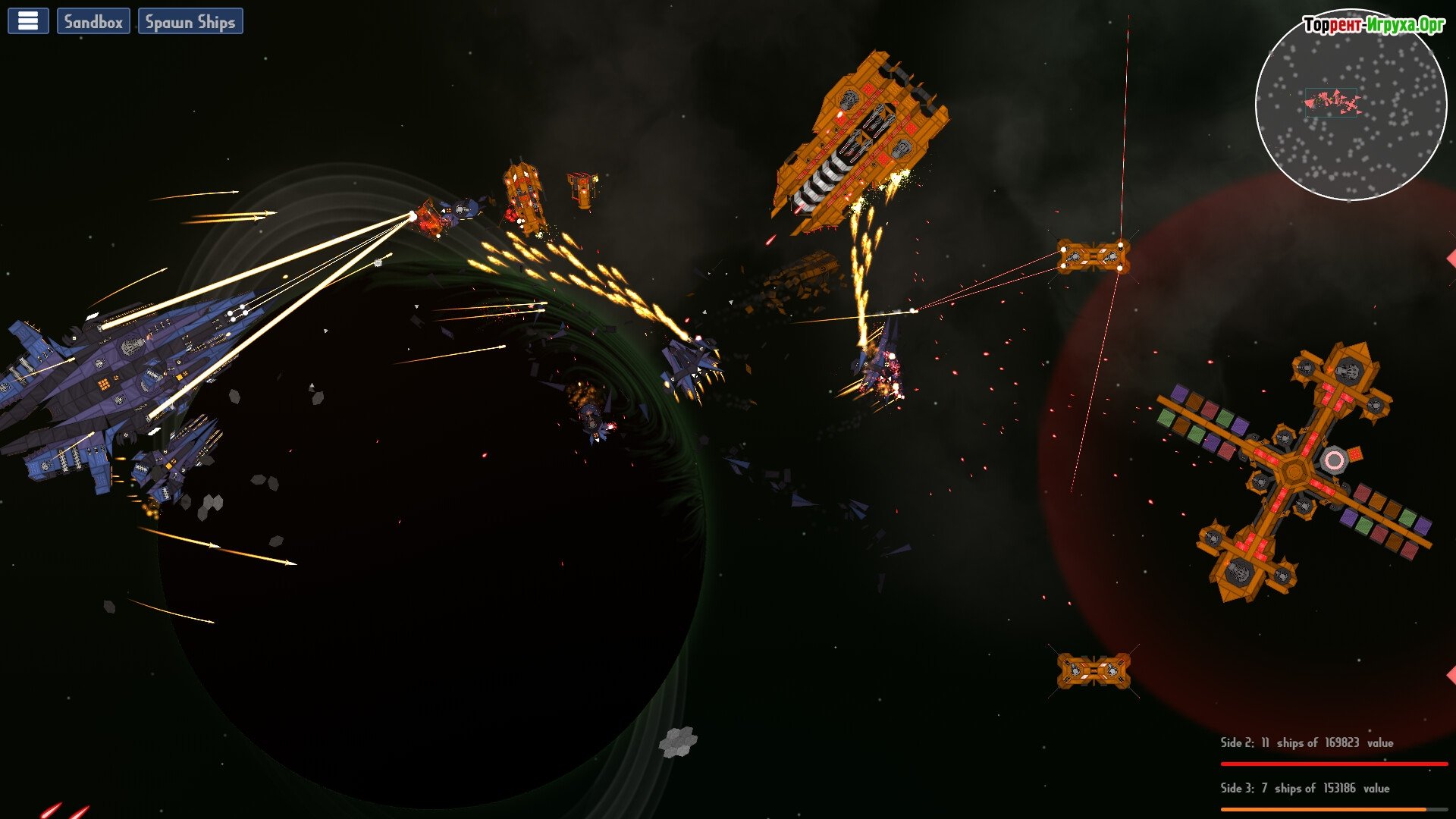Open the hamburger main menu
This screenshot has height=819, width=1456.
click(x=28, y=21)
